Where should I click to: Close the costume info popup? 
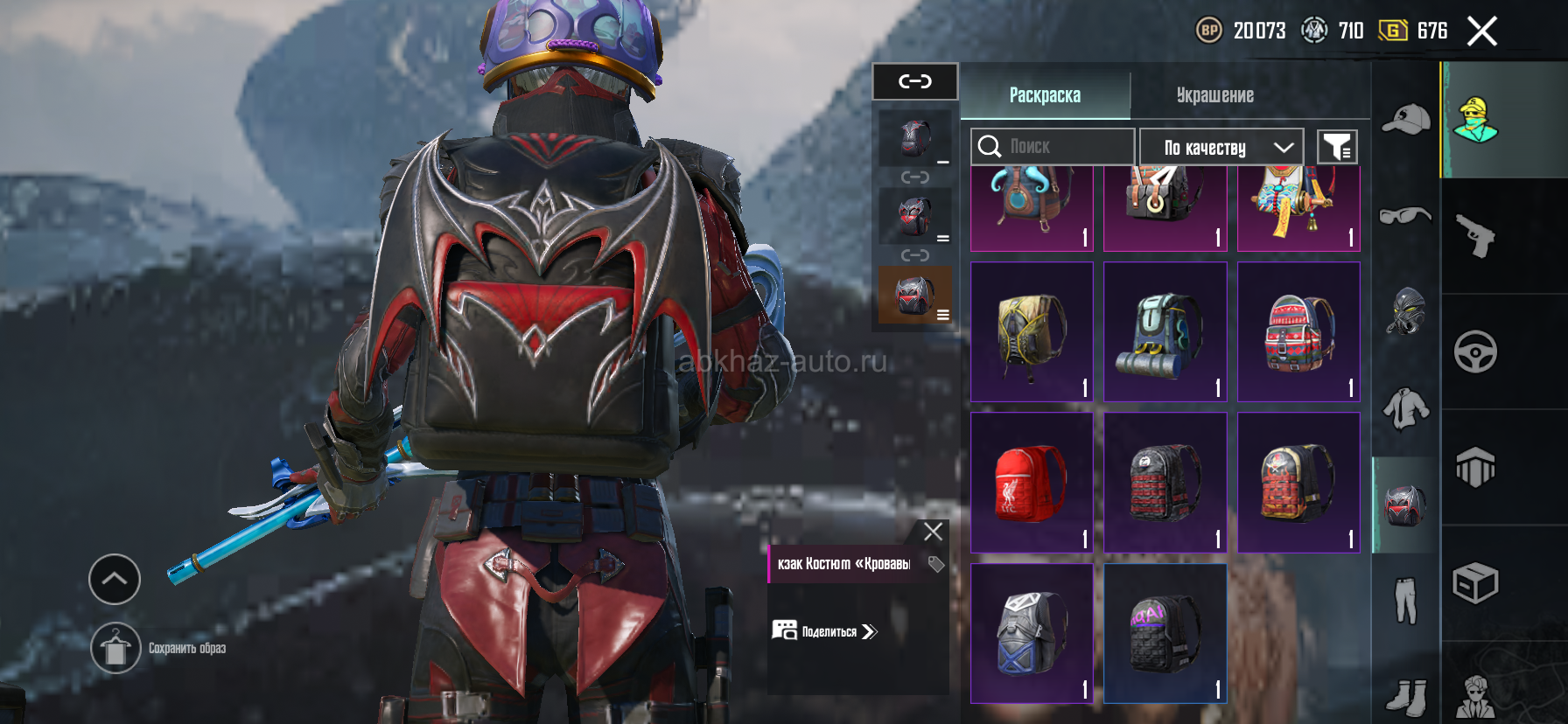(933, 532)
